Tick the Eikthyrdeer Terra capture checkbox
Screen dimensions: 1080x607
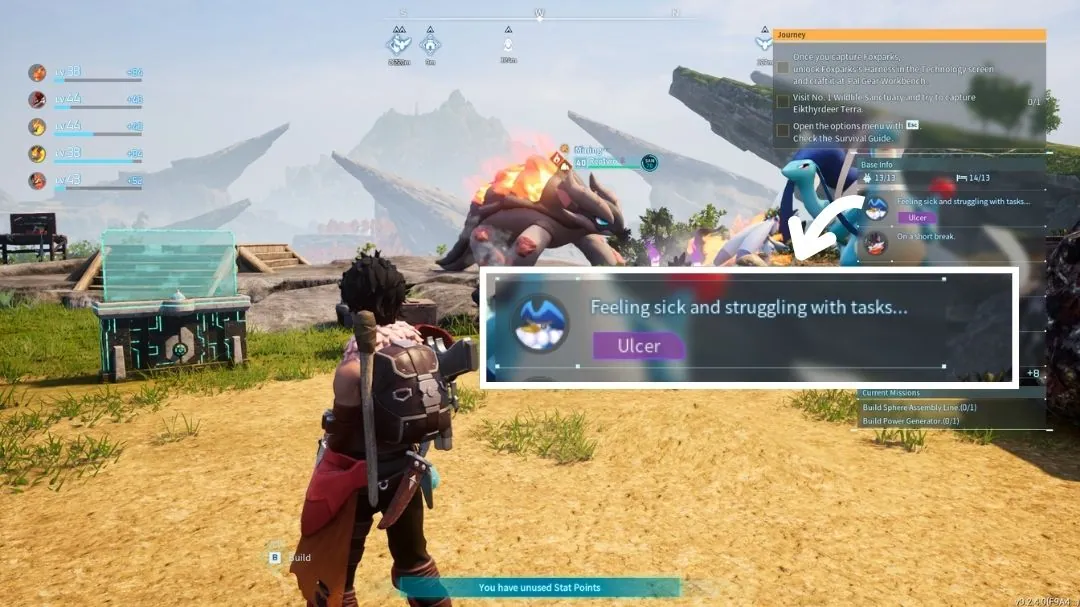point(783,102)
